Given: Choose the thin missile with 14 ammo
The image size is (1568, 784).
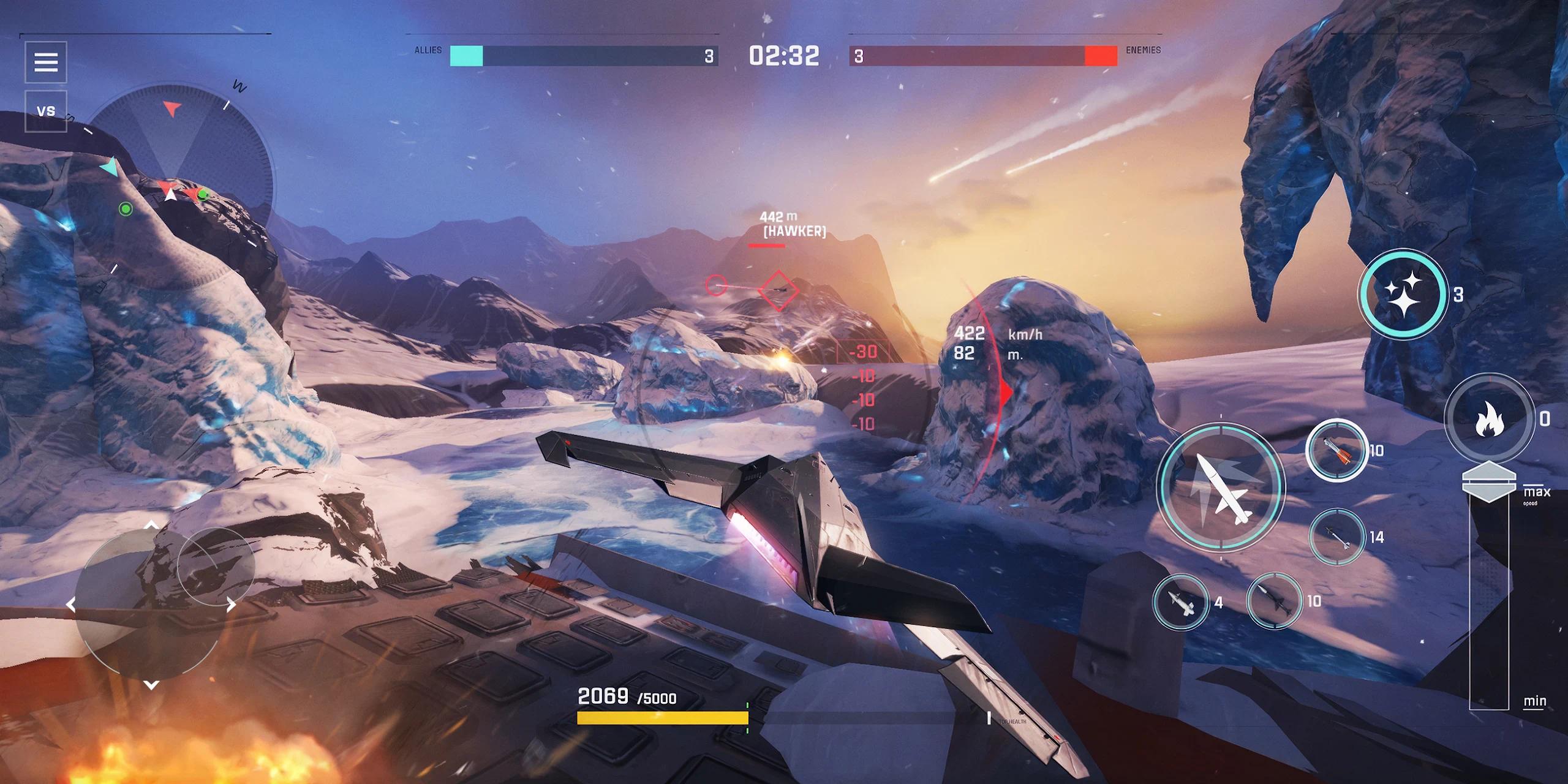Looking at the screenshot, I should (x=1338, y=537).
